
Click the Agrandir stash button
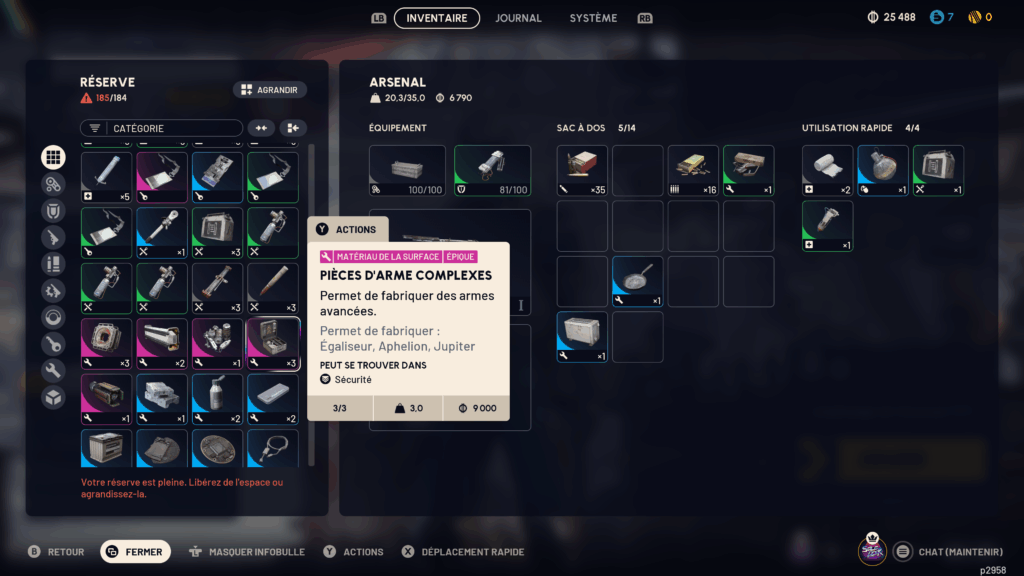point(270,90)
